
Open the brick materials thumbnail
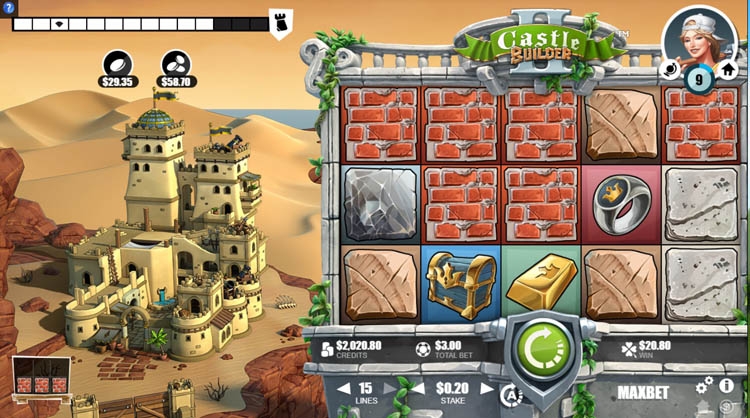pos(41,381)
